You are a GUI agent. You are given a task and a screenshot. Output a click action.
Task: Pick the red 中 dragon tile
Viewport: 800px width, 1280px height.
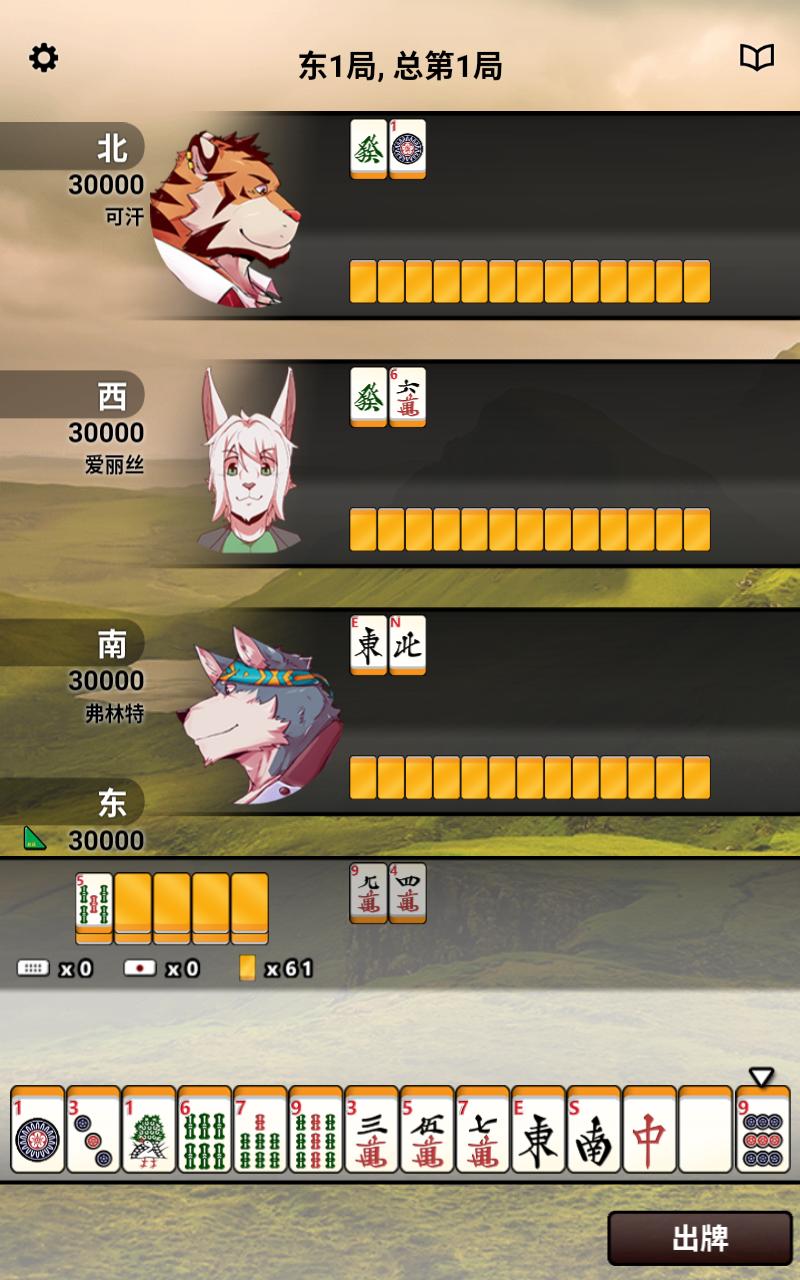click(x=650, y=1130)
